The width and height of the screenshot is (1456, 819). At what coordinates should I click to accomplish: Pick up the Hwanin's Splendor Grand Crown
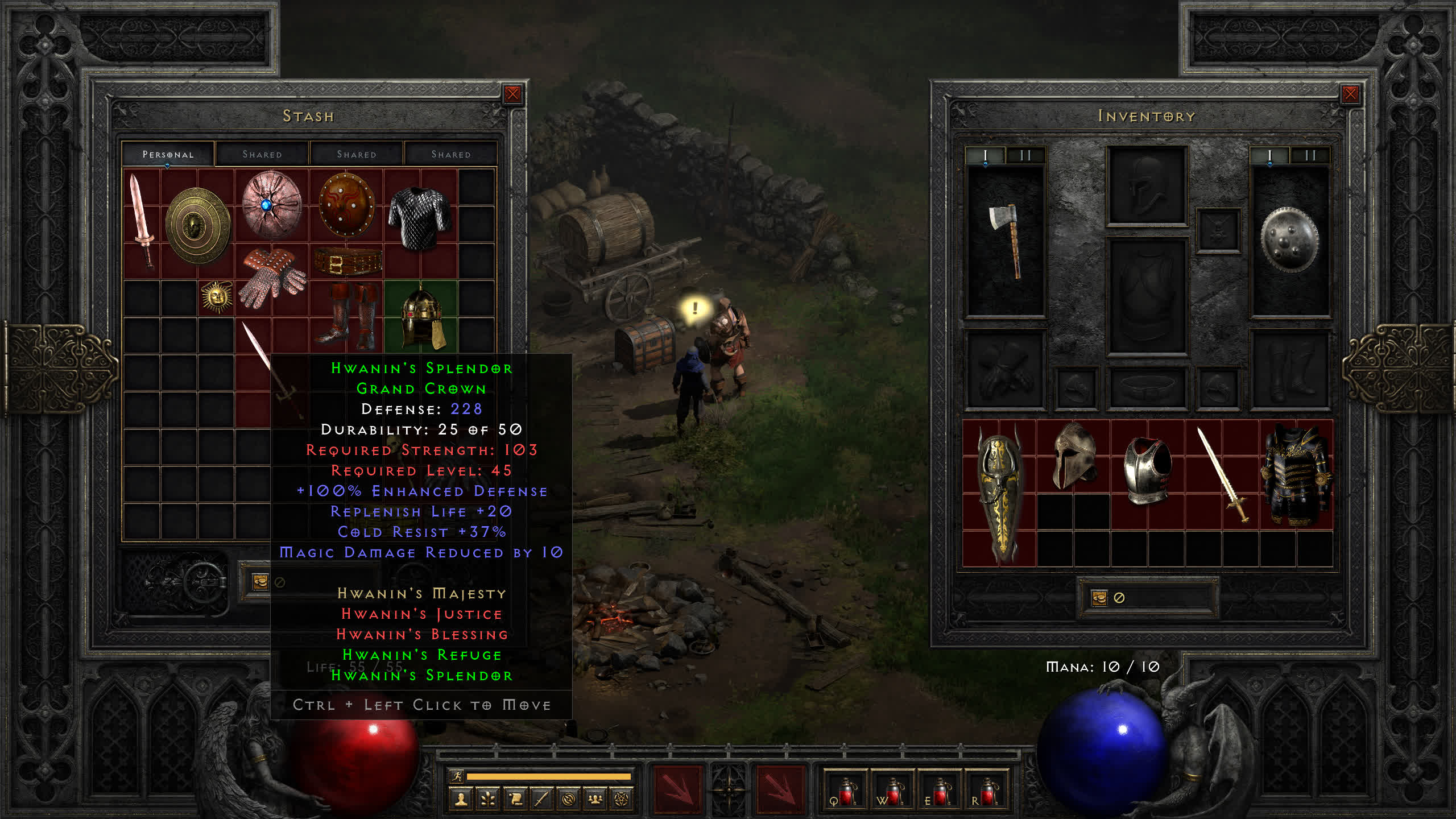pyautogui.click(x=421, y=316)
